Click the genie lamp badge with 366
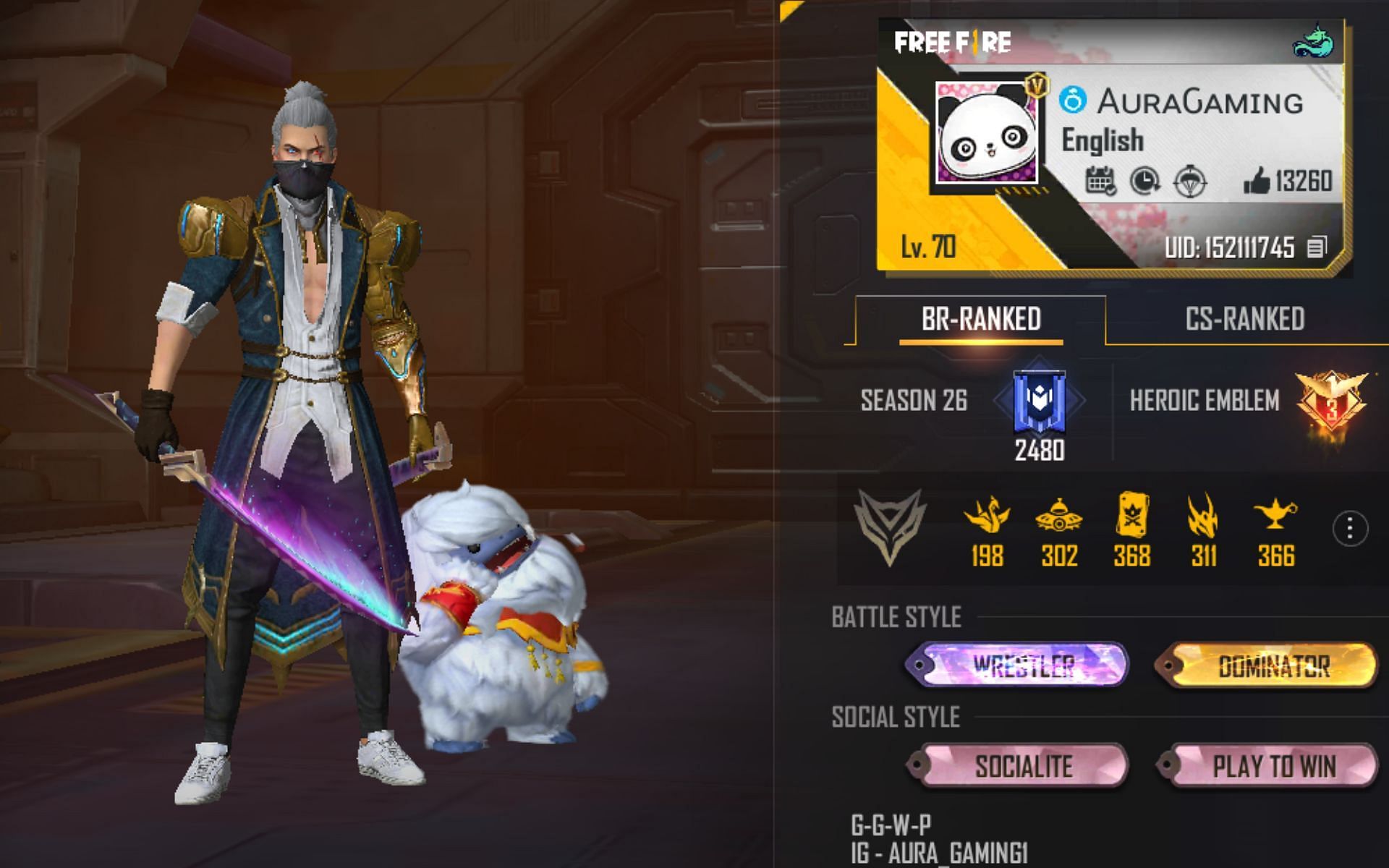Image resolution: width=1389 pixels, height=868 pixels. [1275, 516]
